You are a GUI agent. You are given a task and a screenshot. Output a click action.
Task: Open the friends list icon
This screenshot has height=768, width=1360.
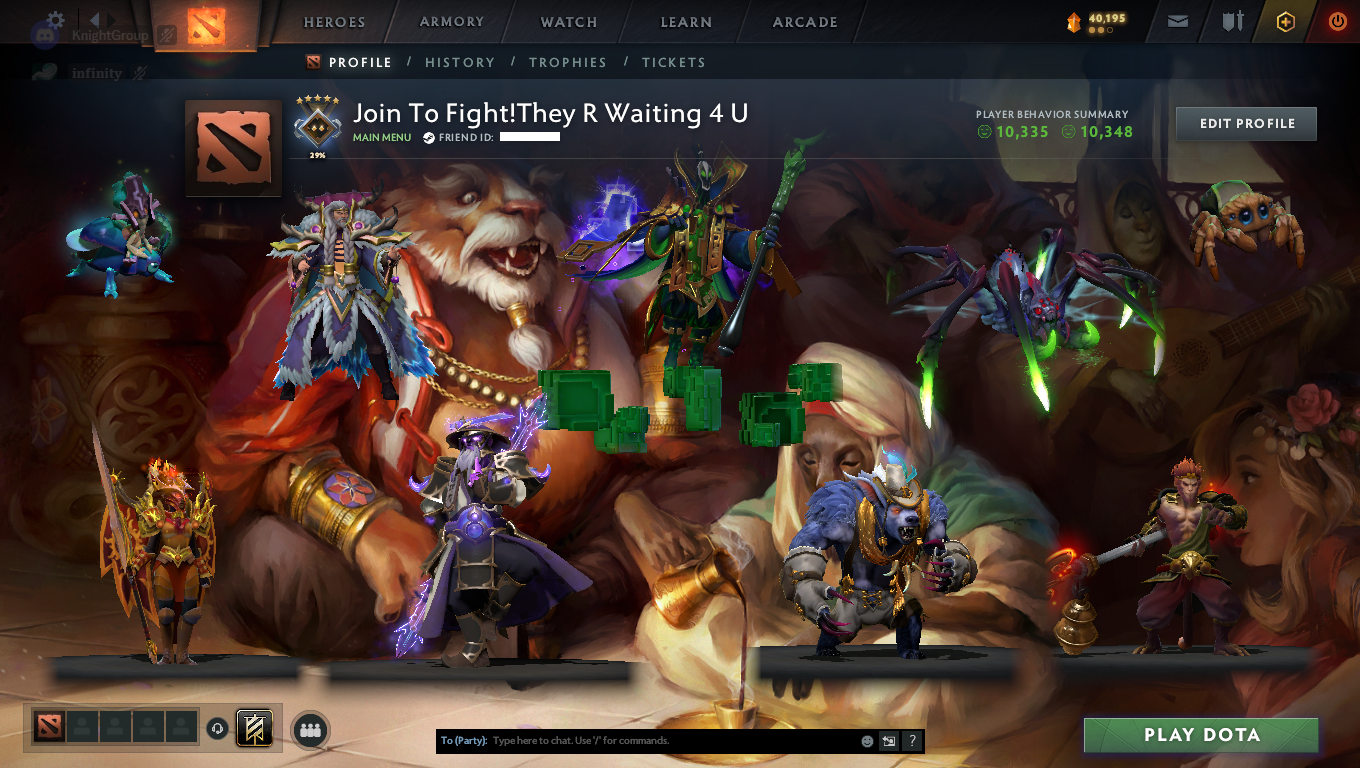pyautogui.click(x=310, y=729)
